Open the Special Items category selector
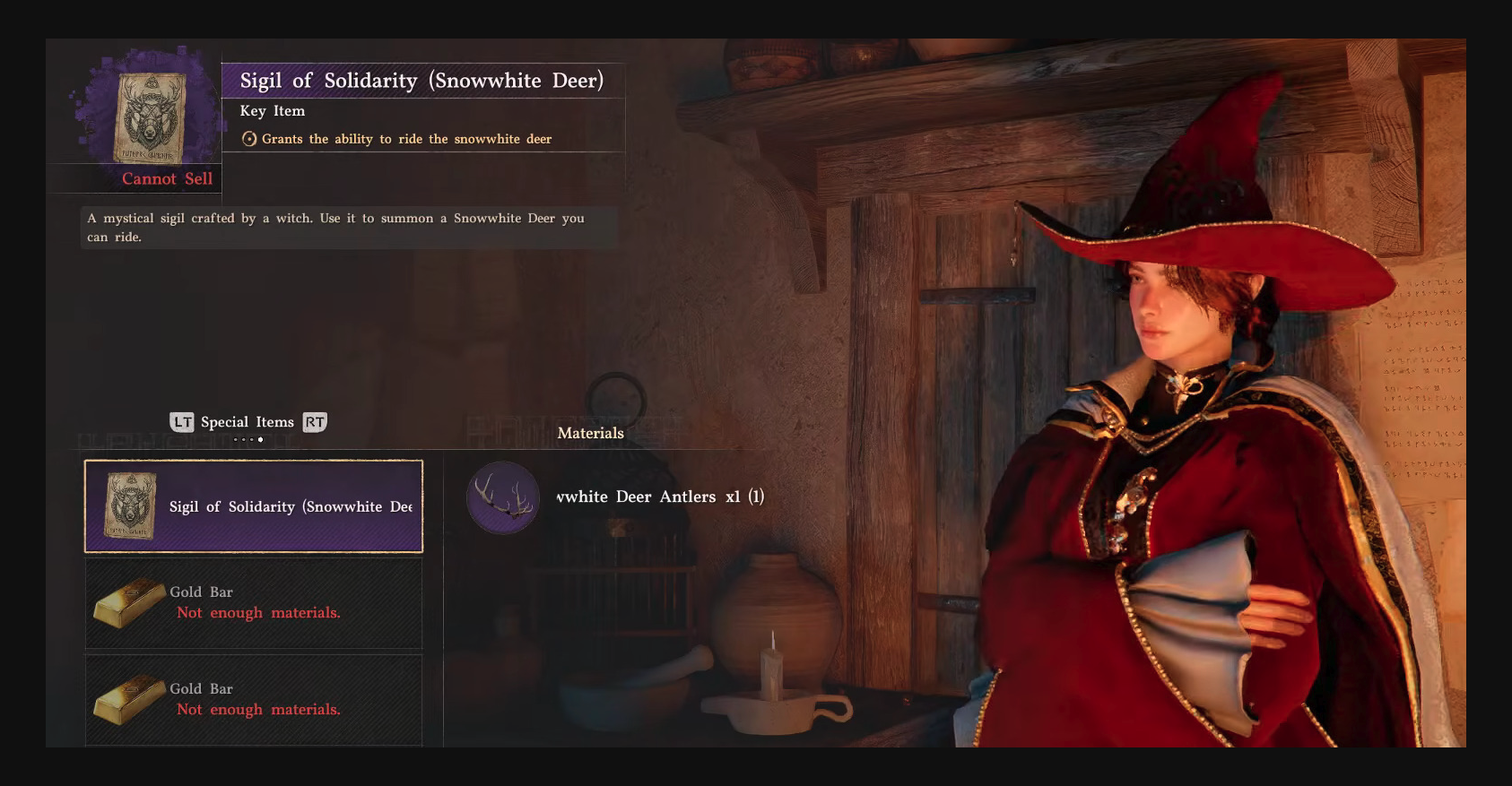The height and width of the screenshot is (786, 1512). 248,422
